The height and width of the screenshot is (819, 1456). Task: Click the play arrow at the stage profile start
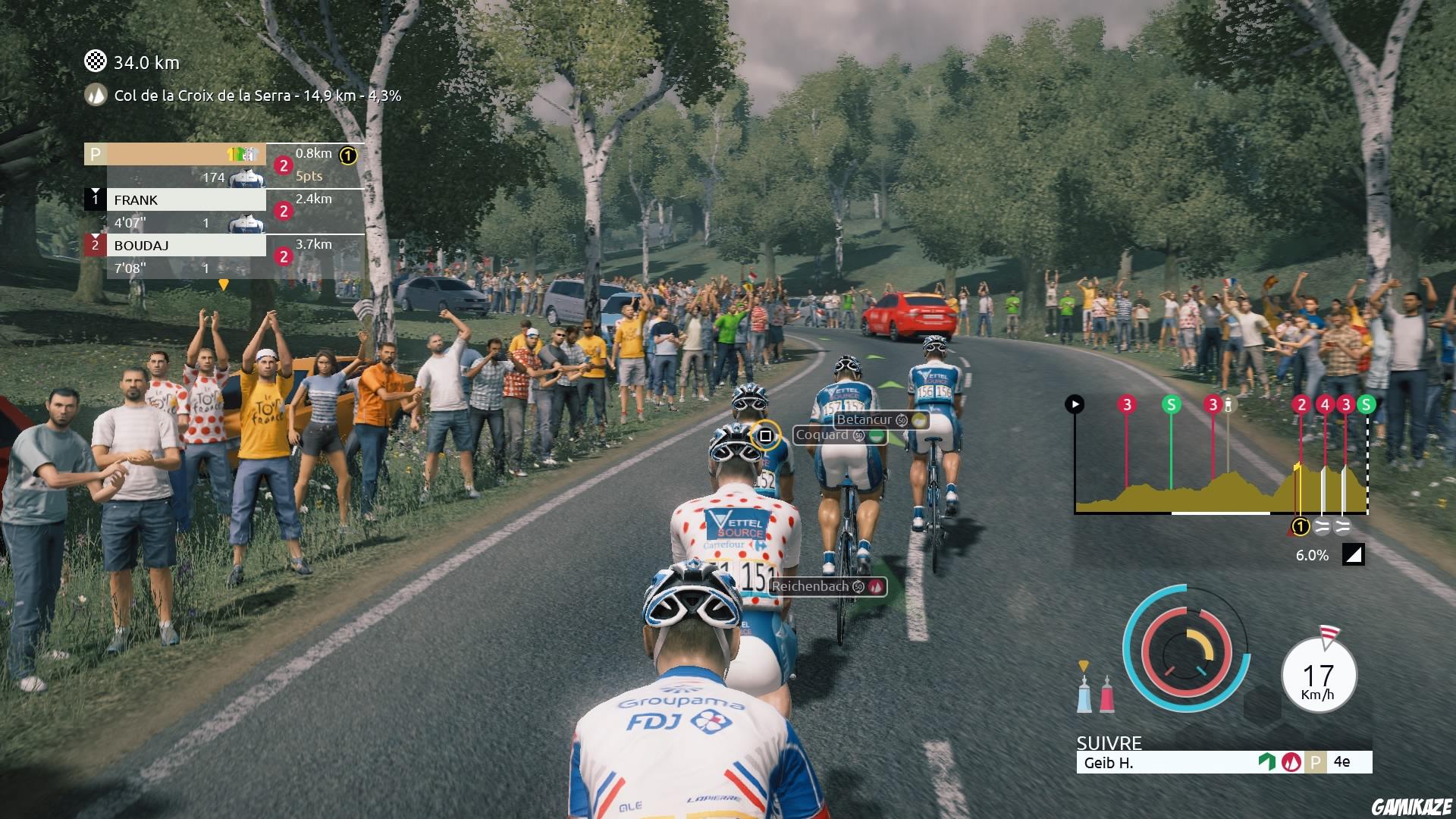[1075, 403]
